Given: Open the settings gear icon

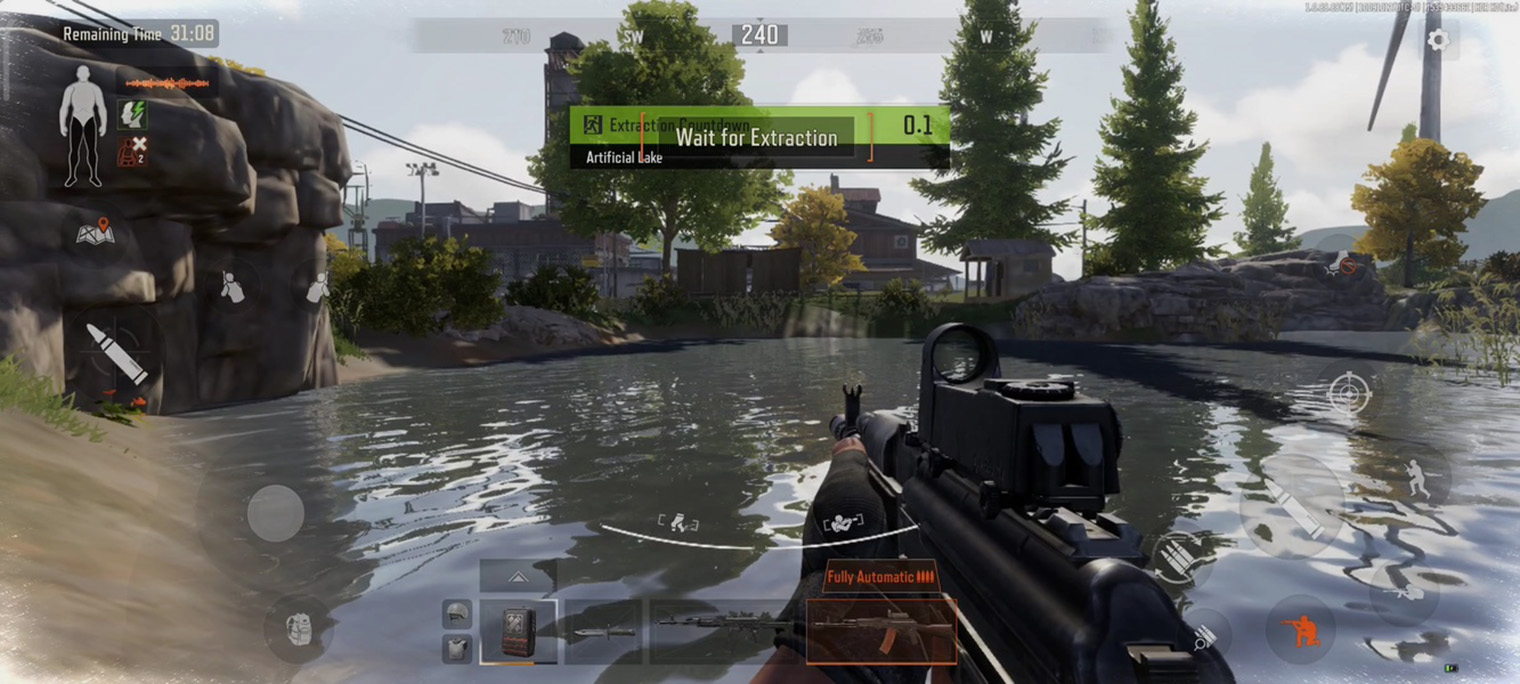Looking at the screenshot, I should click(x=1438, y=40).
